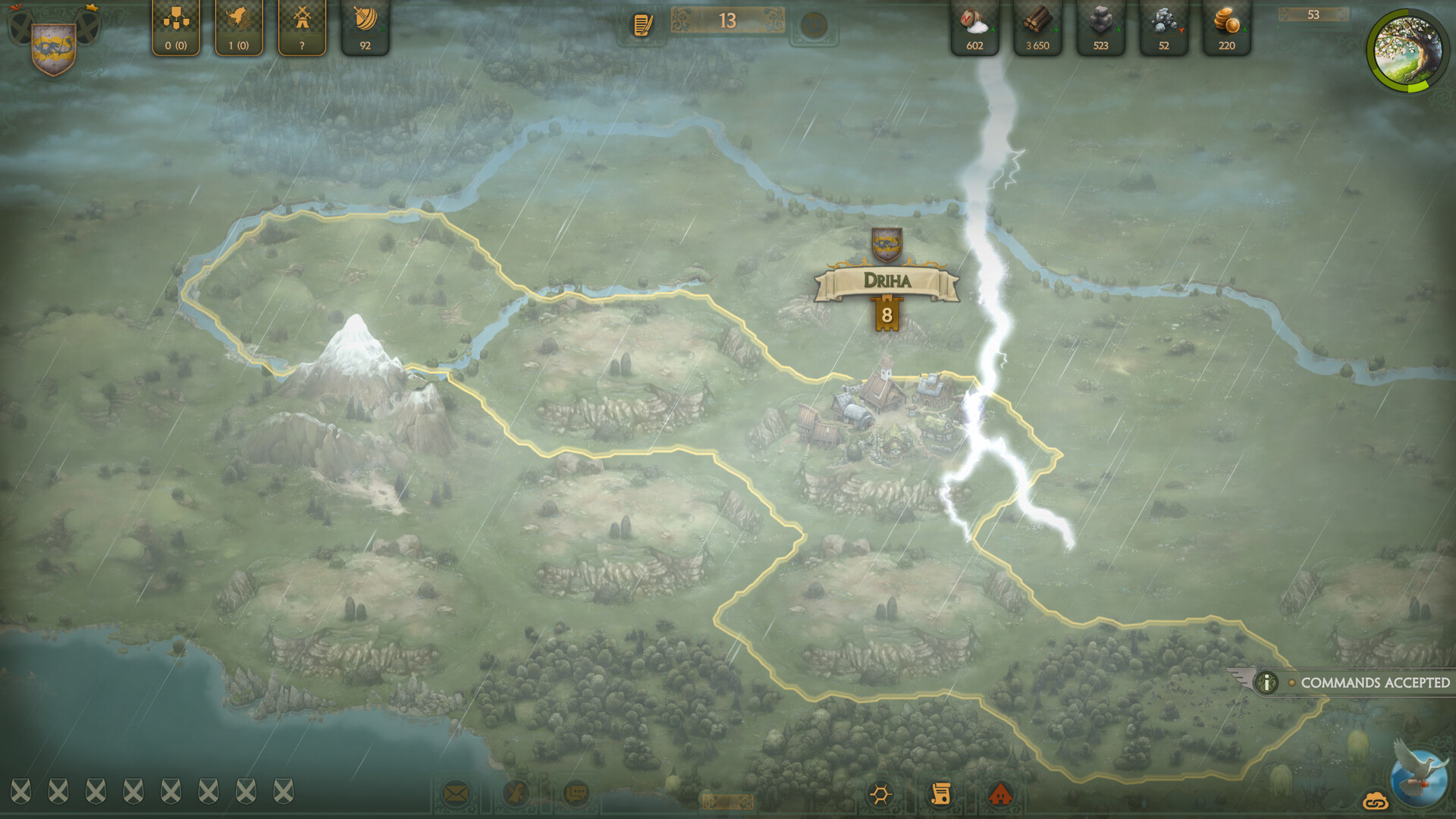Return home via the red house icon
Viewport: 1456px width, 819px height.
[x=1003, y=794]
